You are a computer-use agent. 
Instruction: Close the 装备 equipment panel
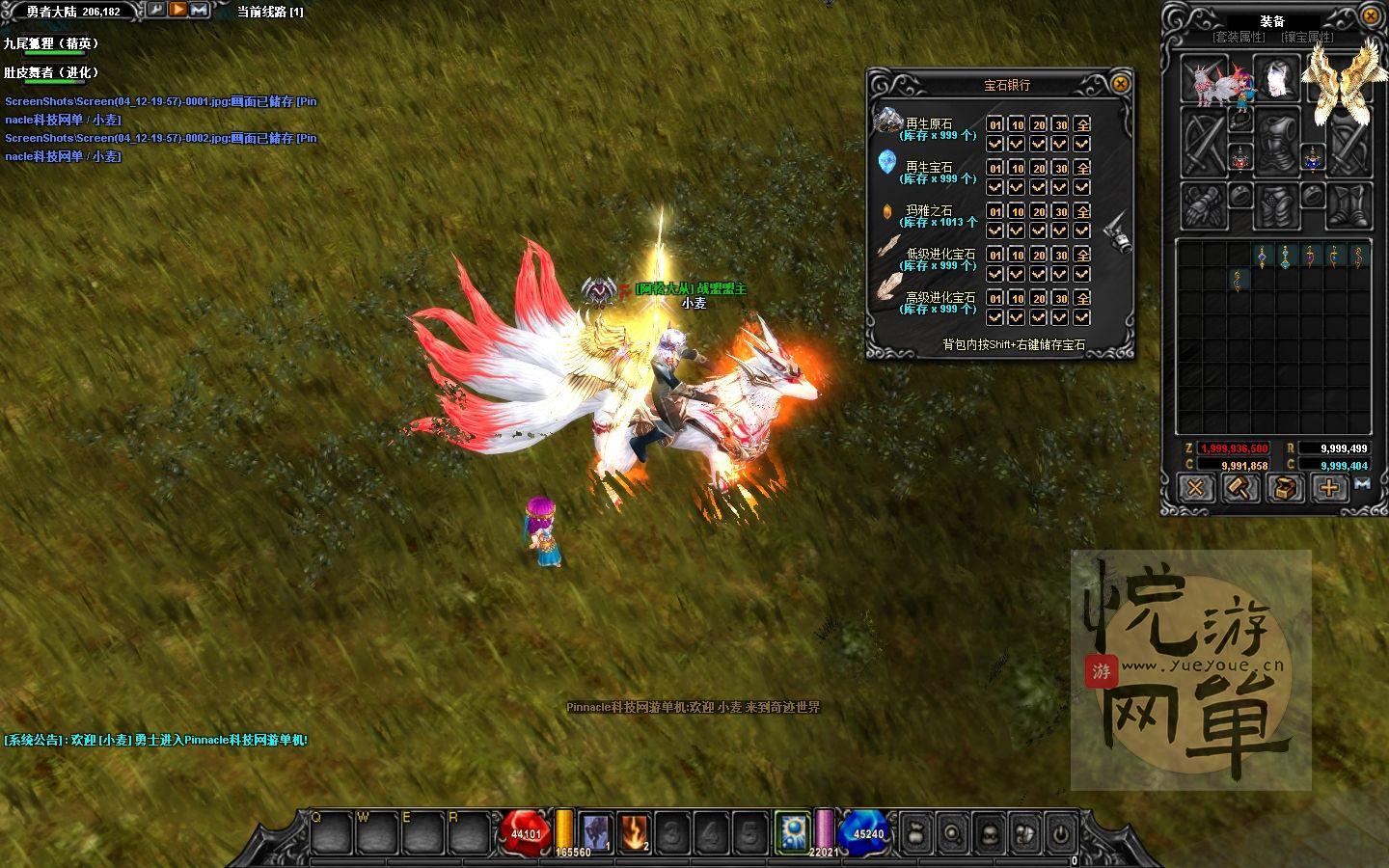click(1371, 16)
